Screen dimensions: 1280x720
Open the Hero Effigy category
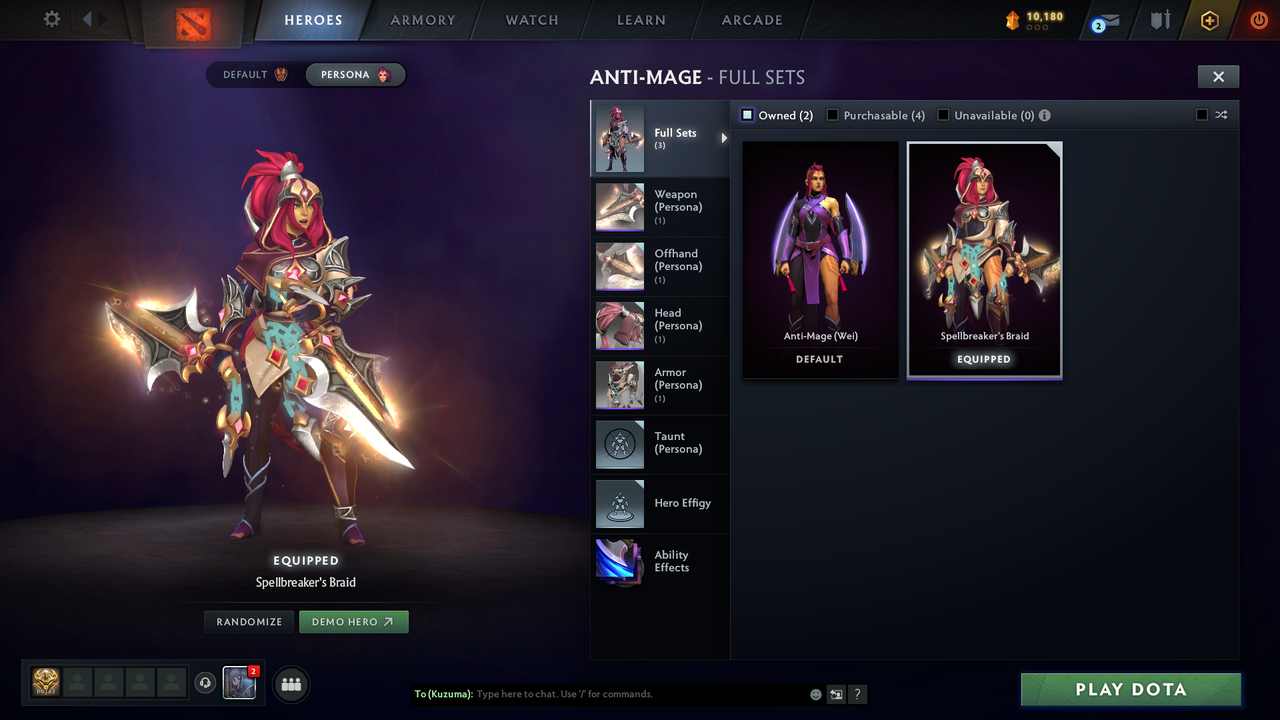click(660, 503)
